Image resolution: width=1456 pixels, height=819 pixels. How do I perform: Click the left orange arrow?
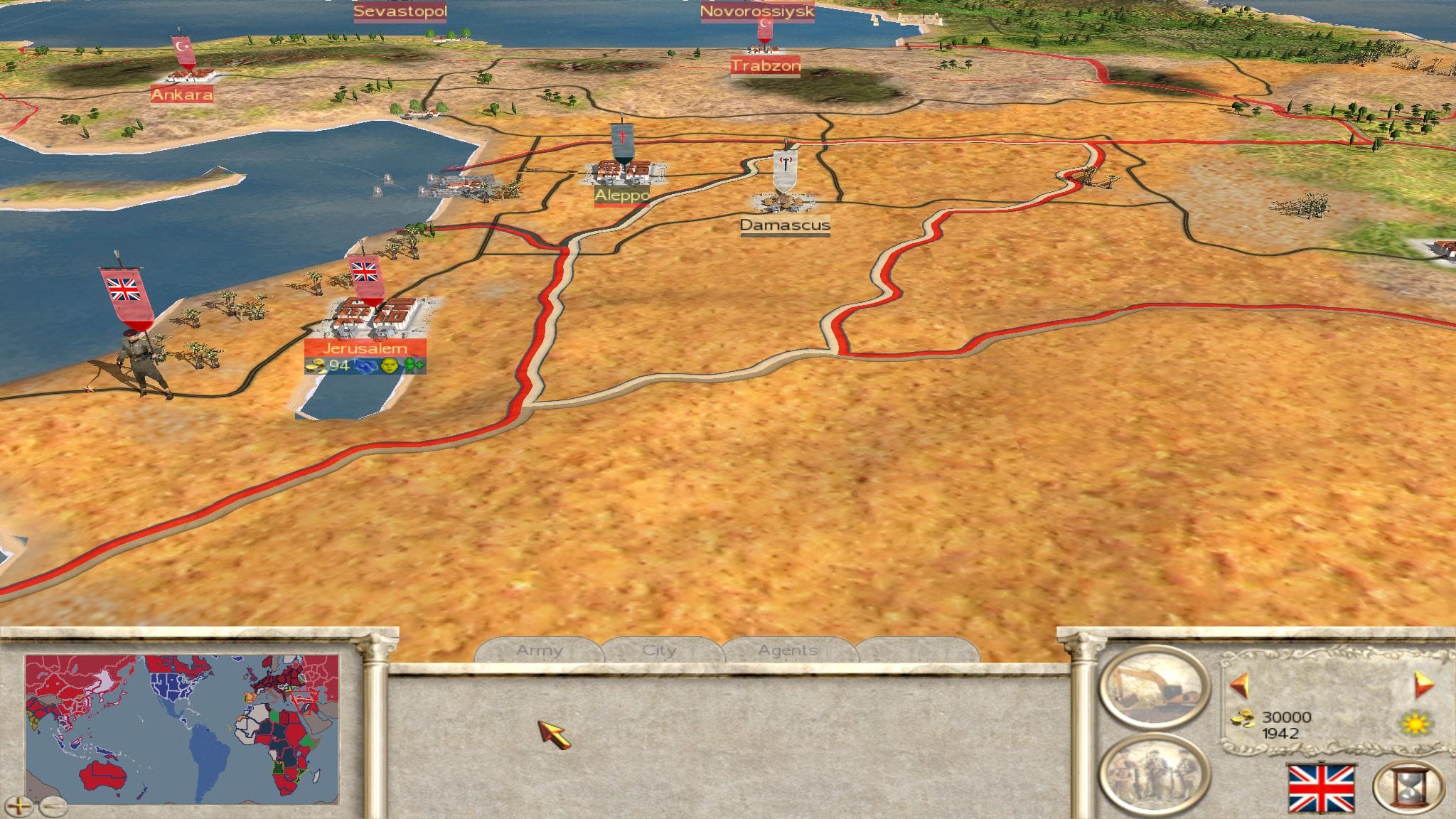point(1240,685)
